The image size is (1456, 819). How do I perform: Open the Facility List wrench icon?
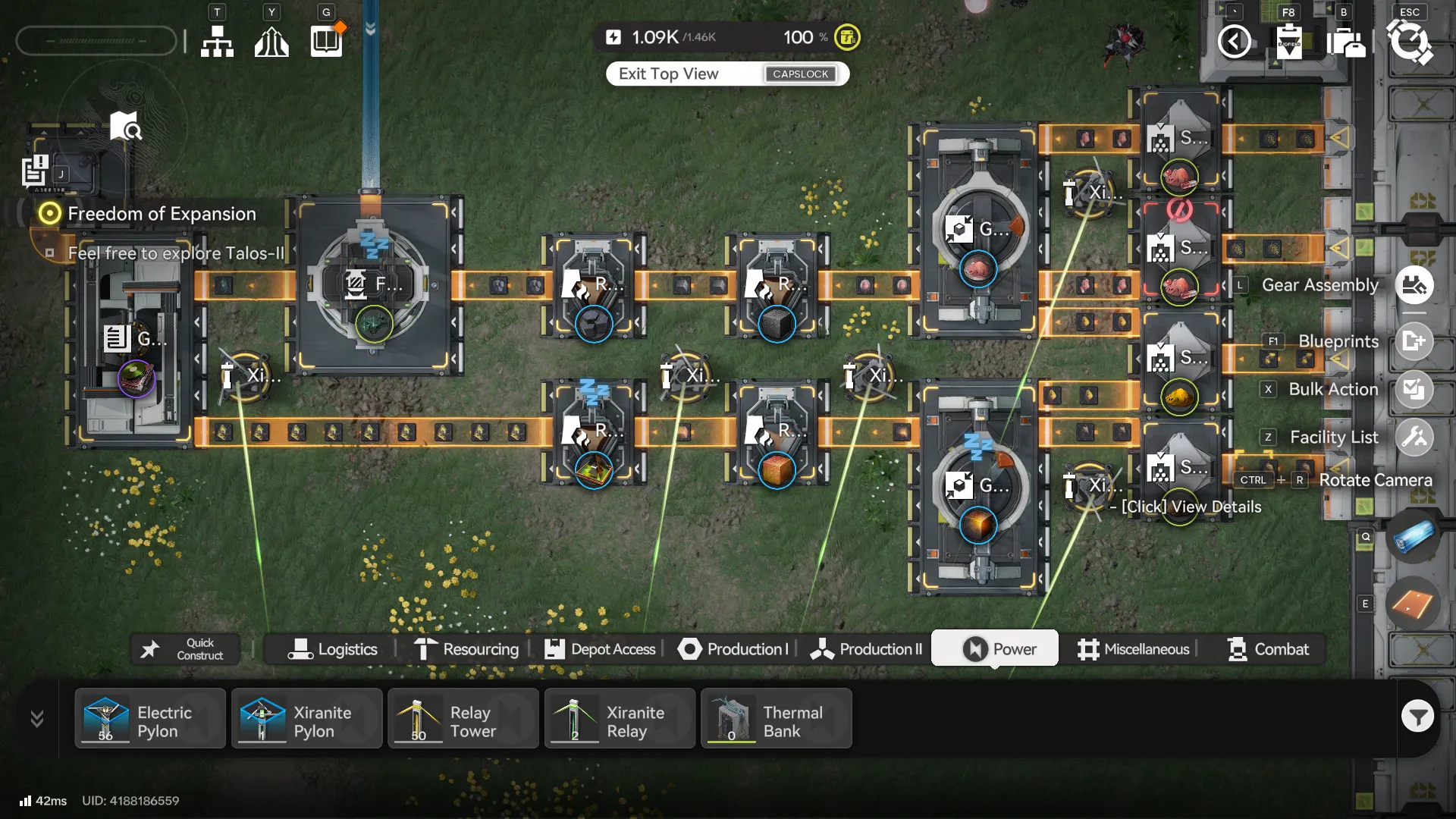point(1417,437)
